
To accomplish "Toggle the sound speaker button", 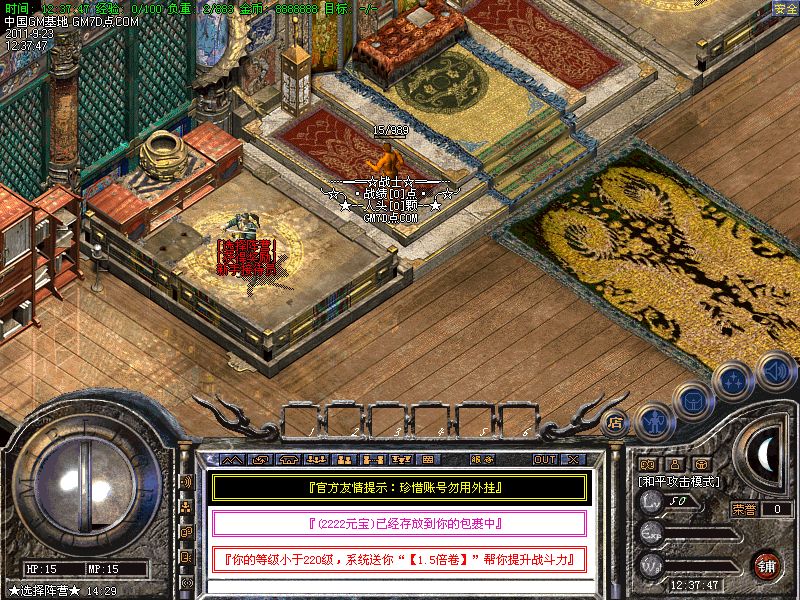I will coord(775,370).
